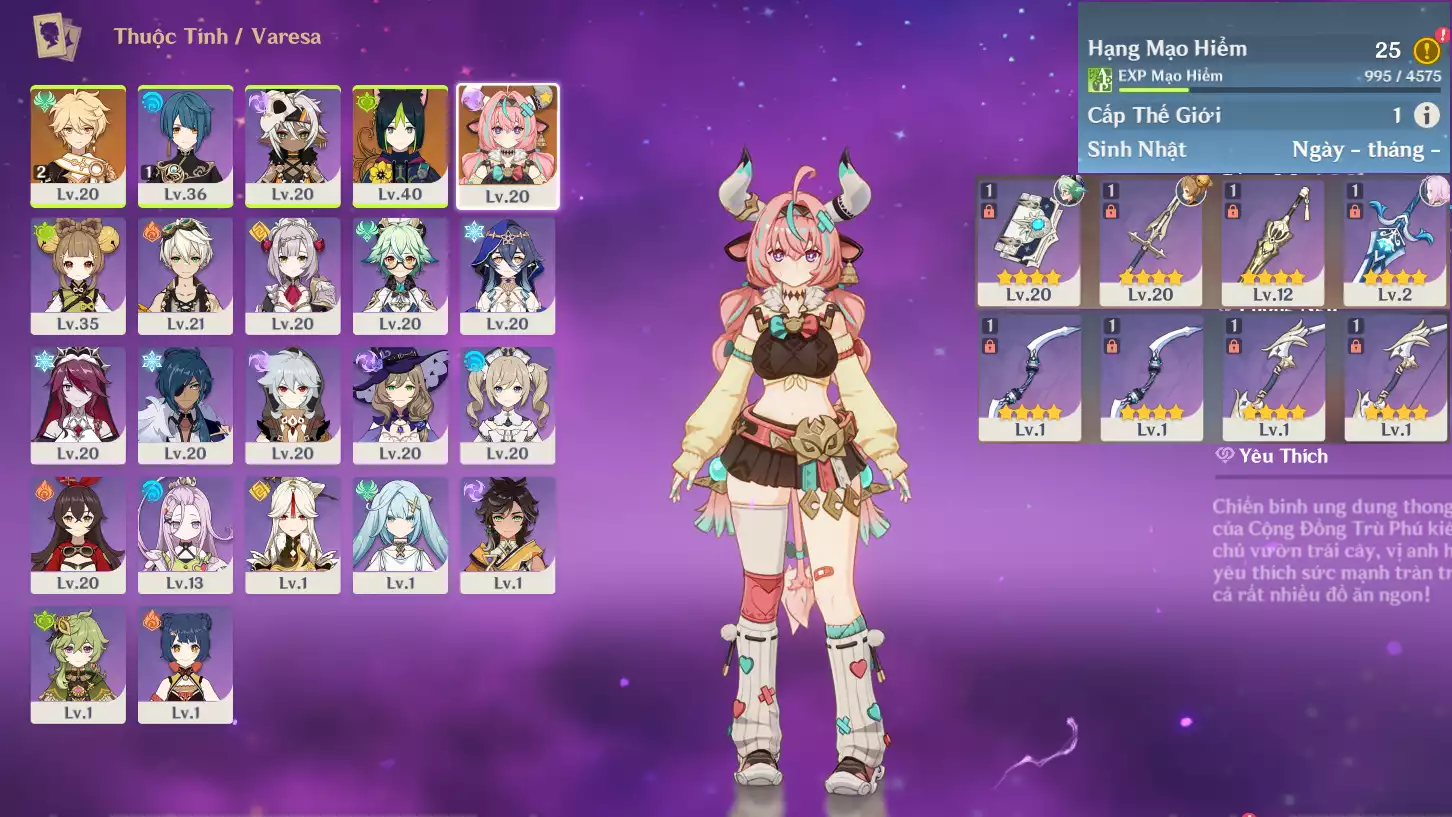Select Noelle's character portrait

[293, 276]
